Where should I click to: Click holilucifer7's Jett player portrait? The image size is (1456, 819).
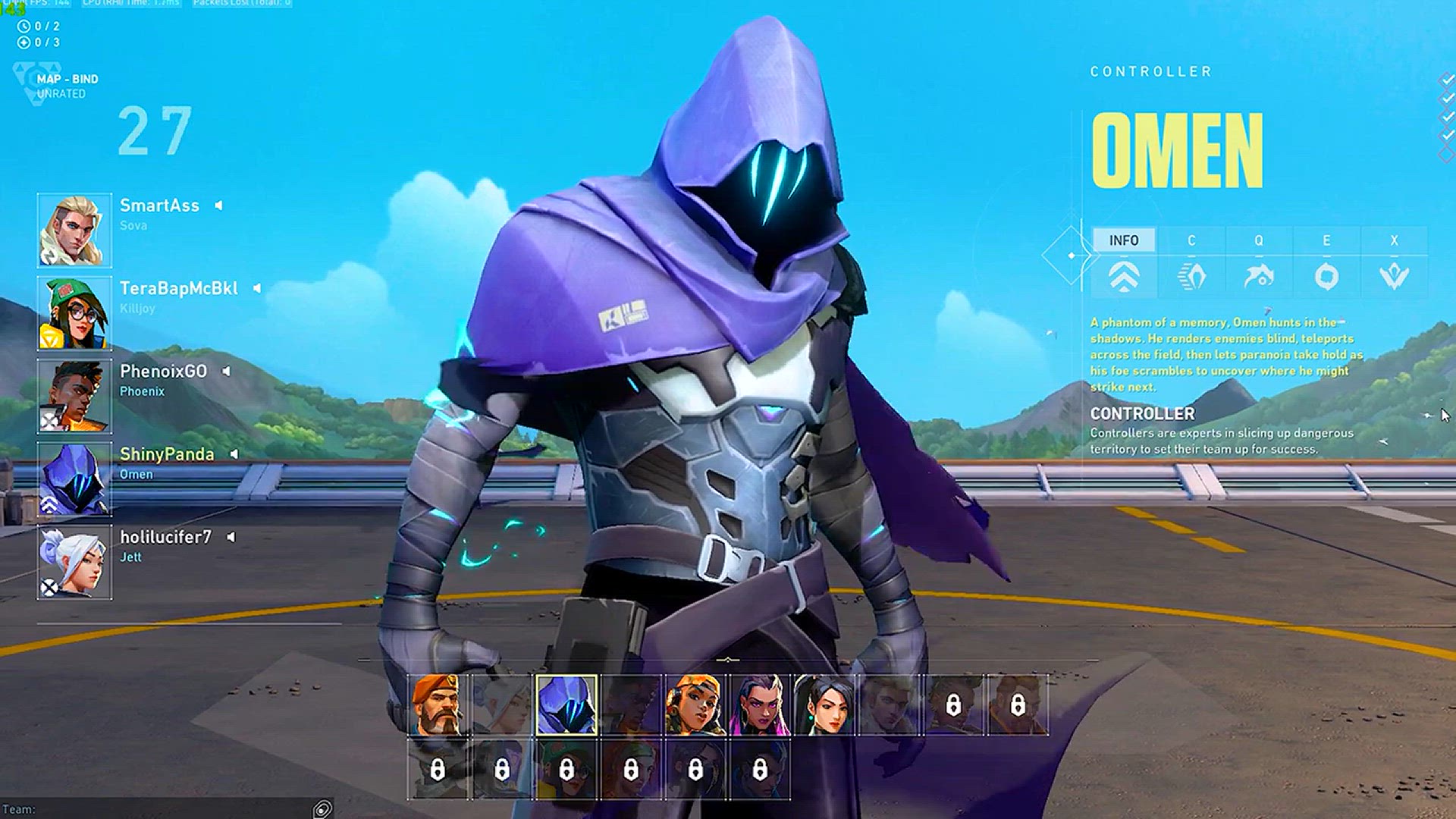(x=74, y=562)
